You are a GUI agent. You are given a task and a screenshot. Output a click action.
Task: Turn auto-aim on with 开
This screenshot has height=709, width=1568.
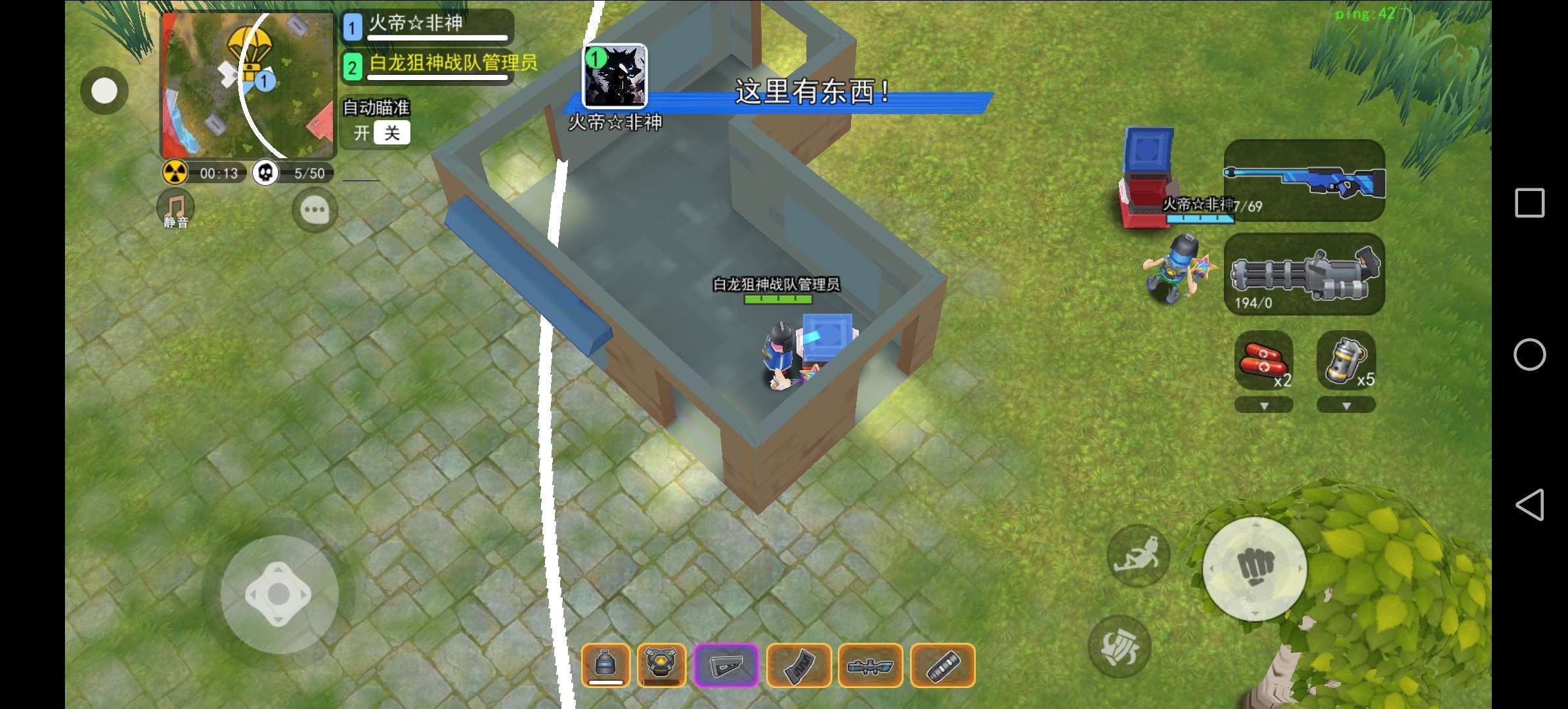point(362,133)
